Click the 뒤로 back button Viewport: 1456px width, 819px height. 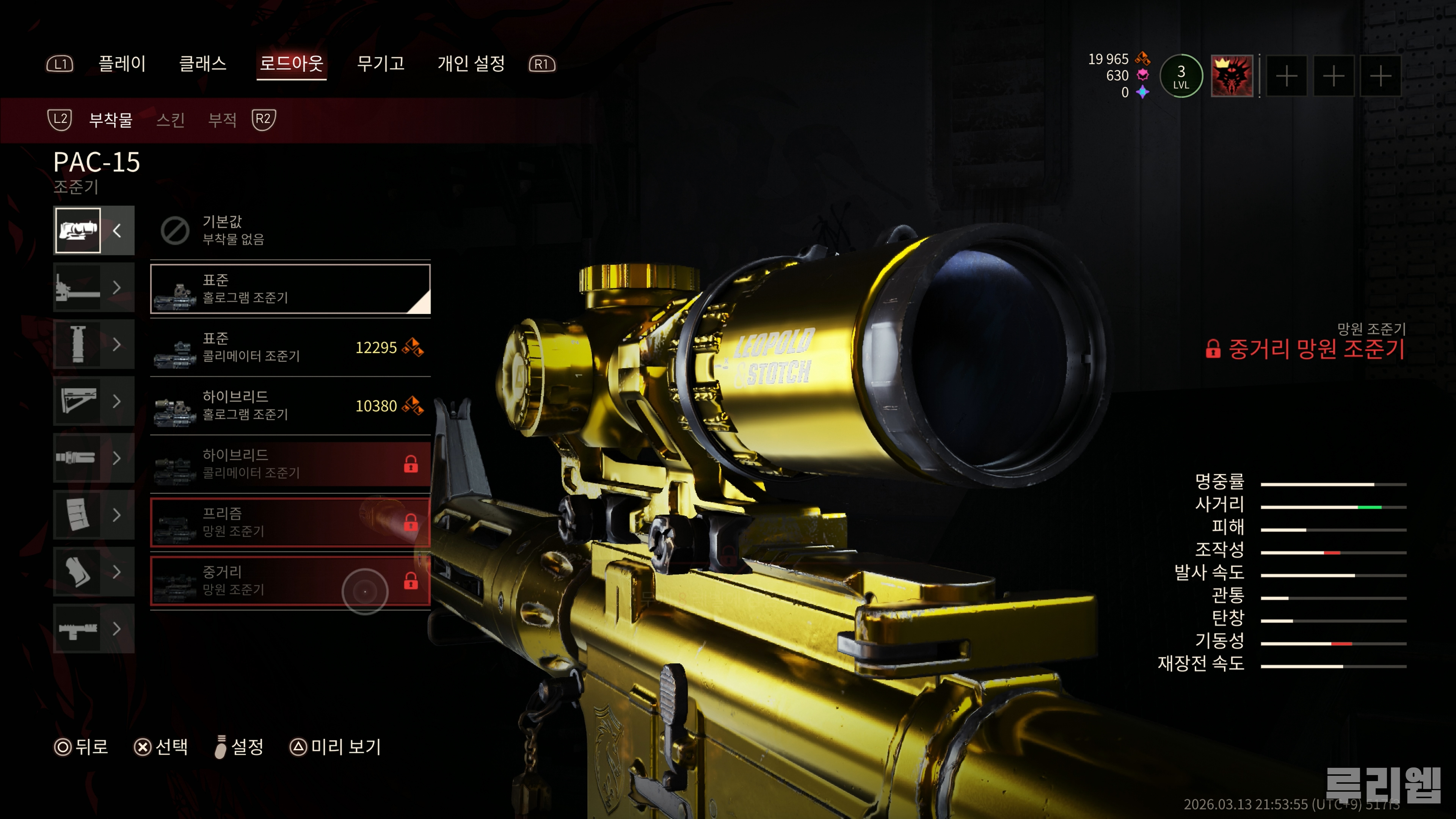(x=81, y=747)
